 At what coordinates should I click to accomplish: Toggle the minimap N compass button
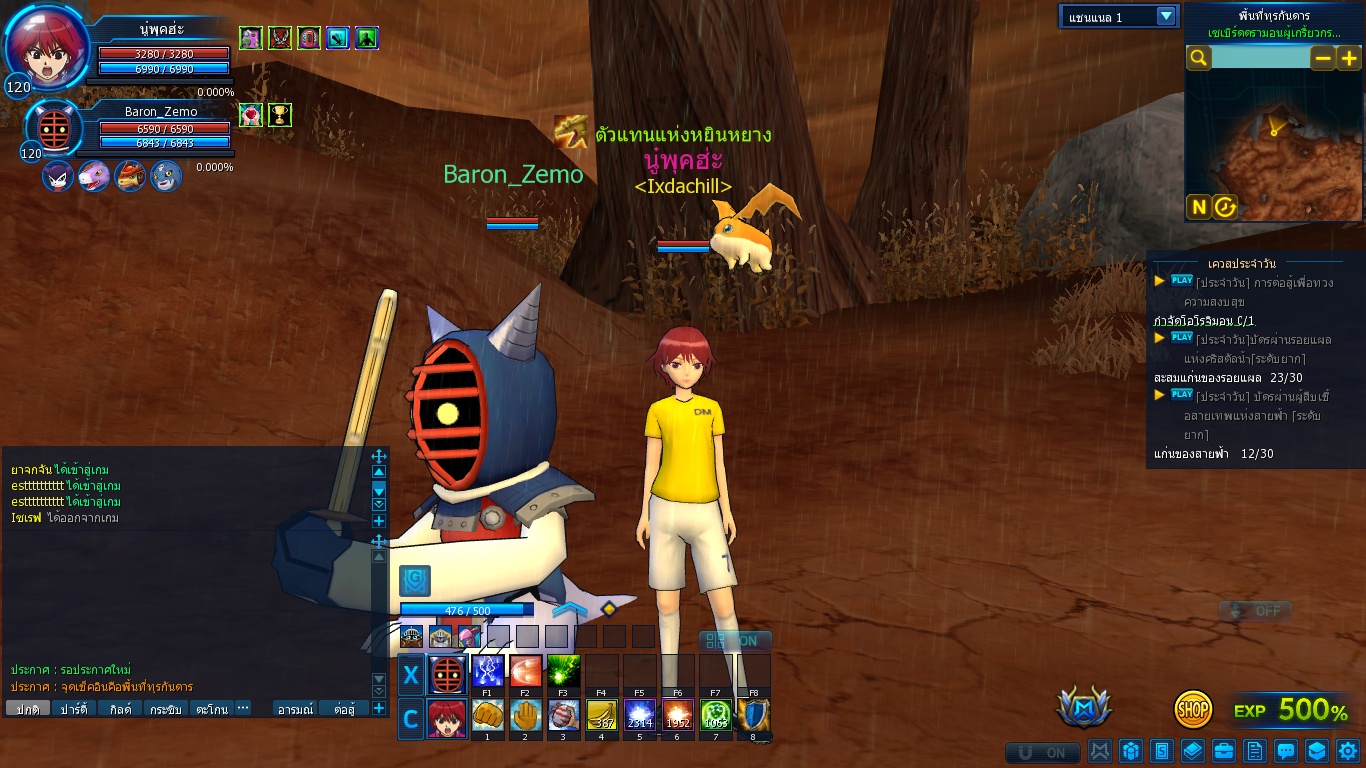(x=1198, y=207)
